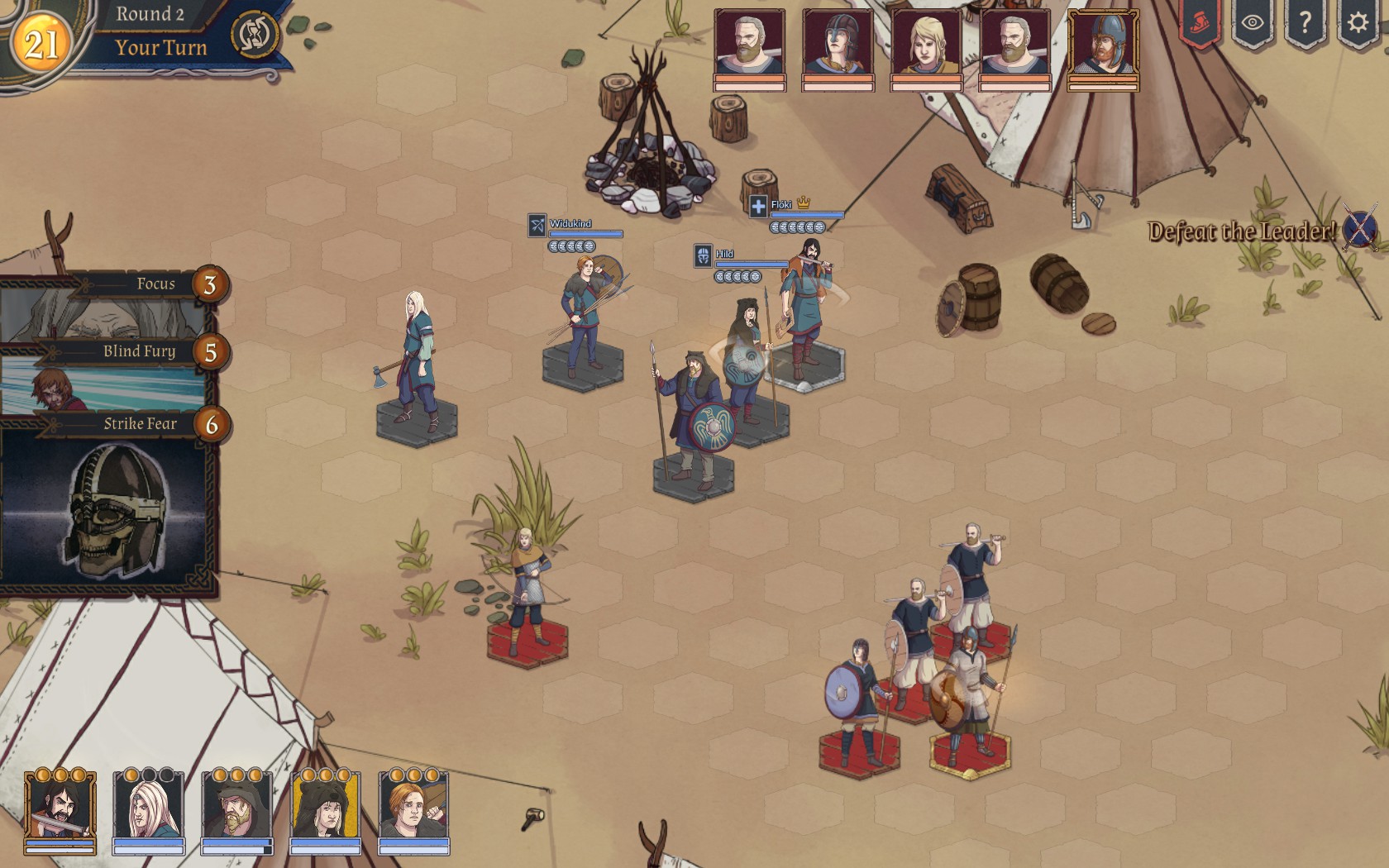Click the red winged boot banner
This screenshot has height=868, width=1389.
click(1199, 25)
